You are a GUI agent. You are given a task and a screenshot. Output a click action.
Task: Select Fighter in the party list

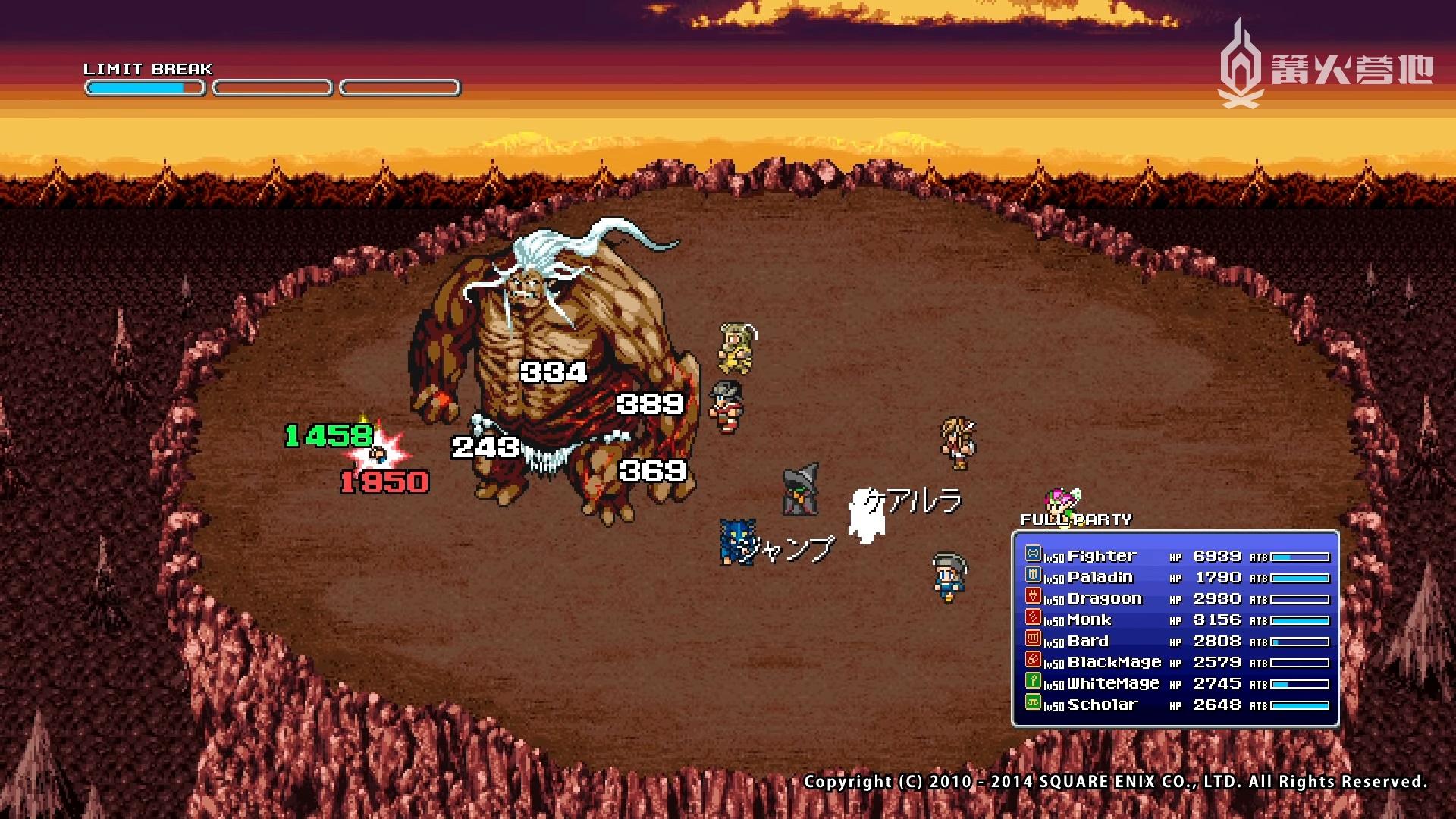pyautogui.click(x=1101, y=557)
